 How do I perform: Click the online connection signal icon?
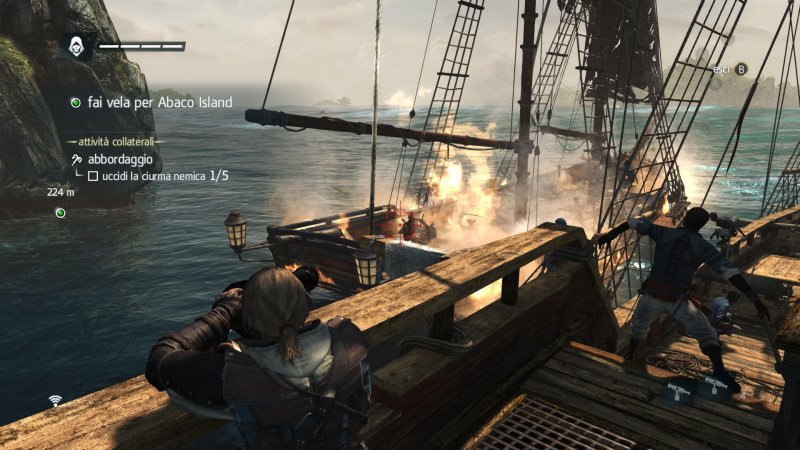point(56,401)
